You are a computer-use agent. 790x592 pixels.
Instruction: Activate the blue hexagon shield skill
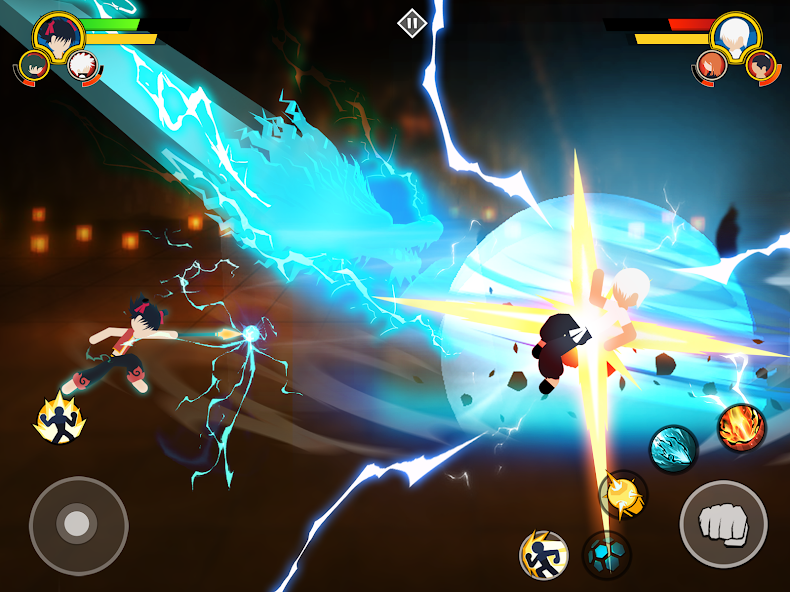click(606, 555)
